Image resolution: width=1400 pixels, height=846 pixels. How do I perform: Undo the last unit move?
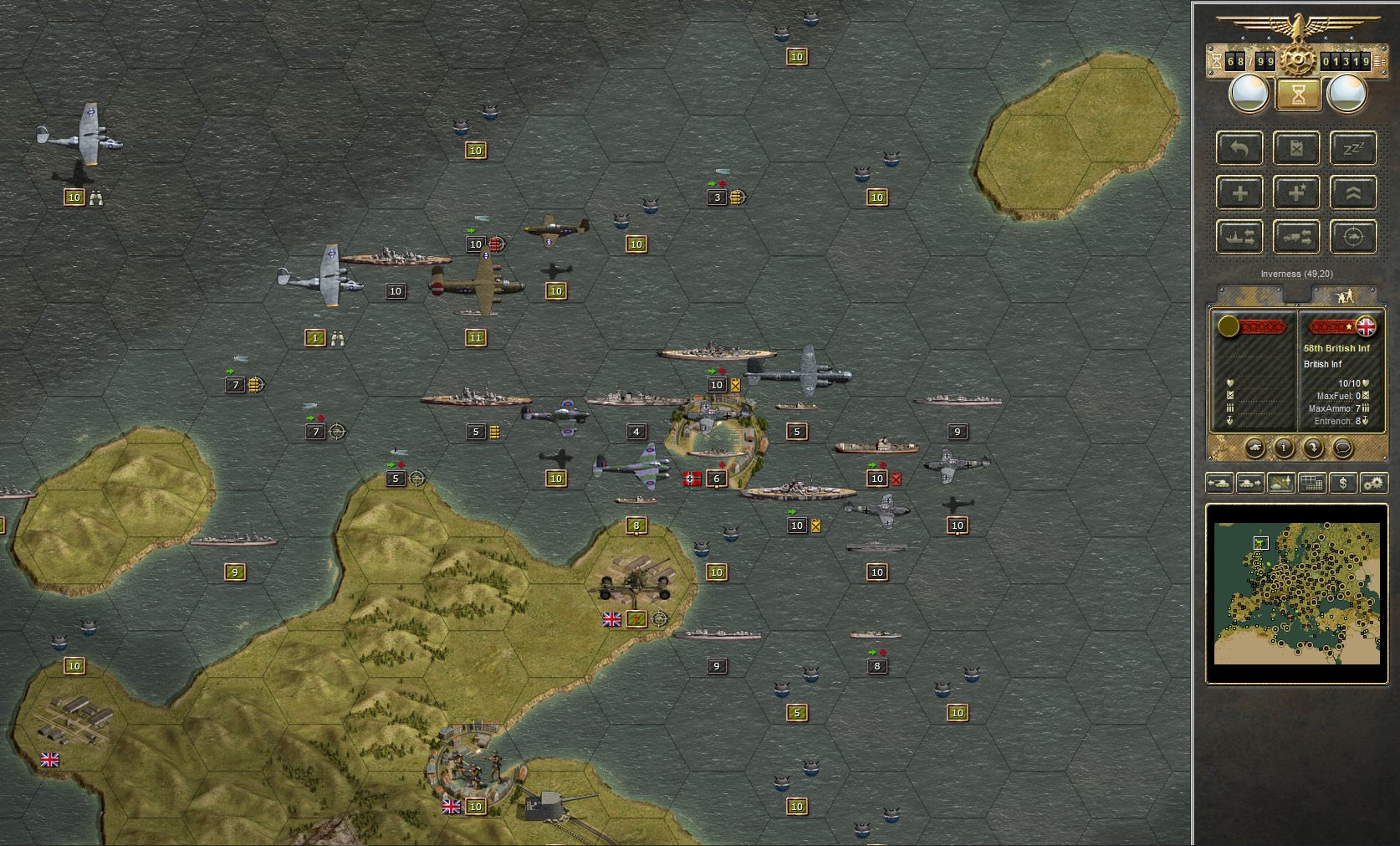pyautogui.click(x=1239, y=148)
